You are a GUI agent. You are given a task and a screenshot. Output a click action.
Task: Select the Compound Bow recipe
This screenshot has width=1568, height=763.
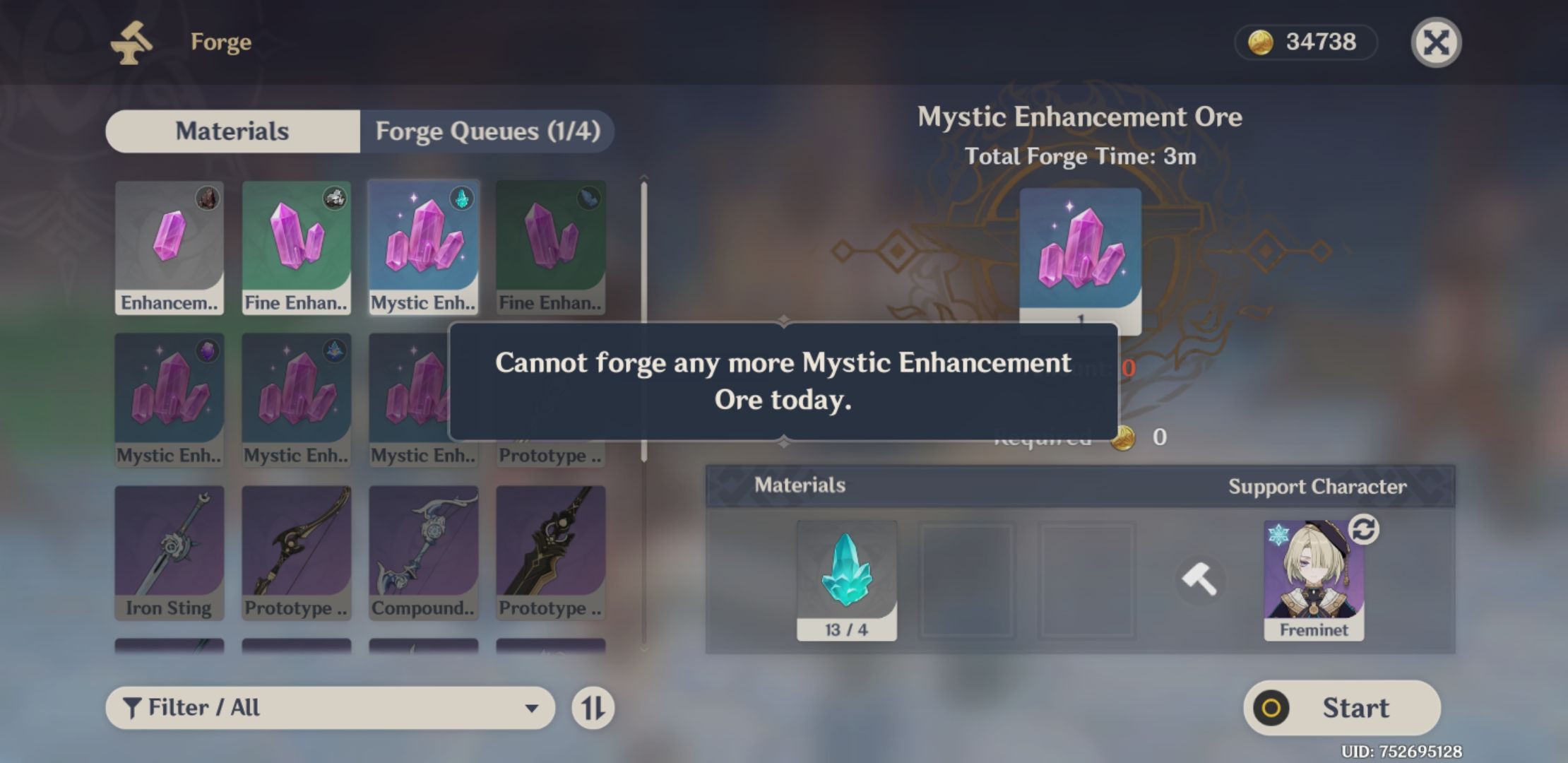coord(423,544)
